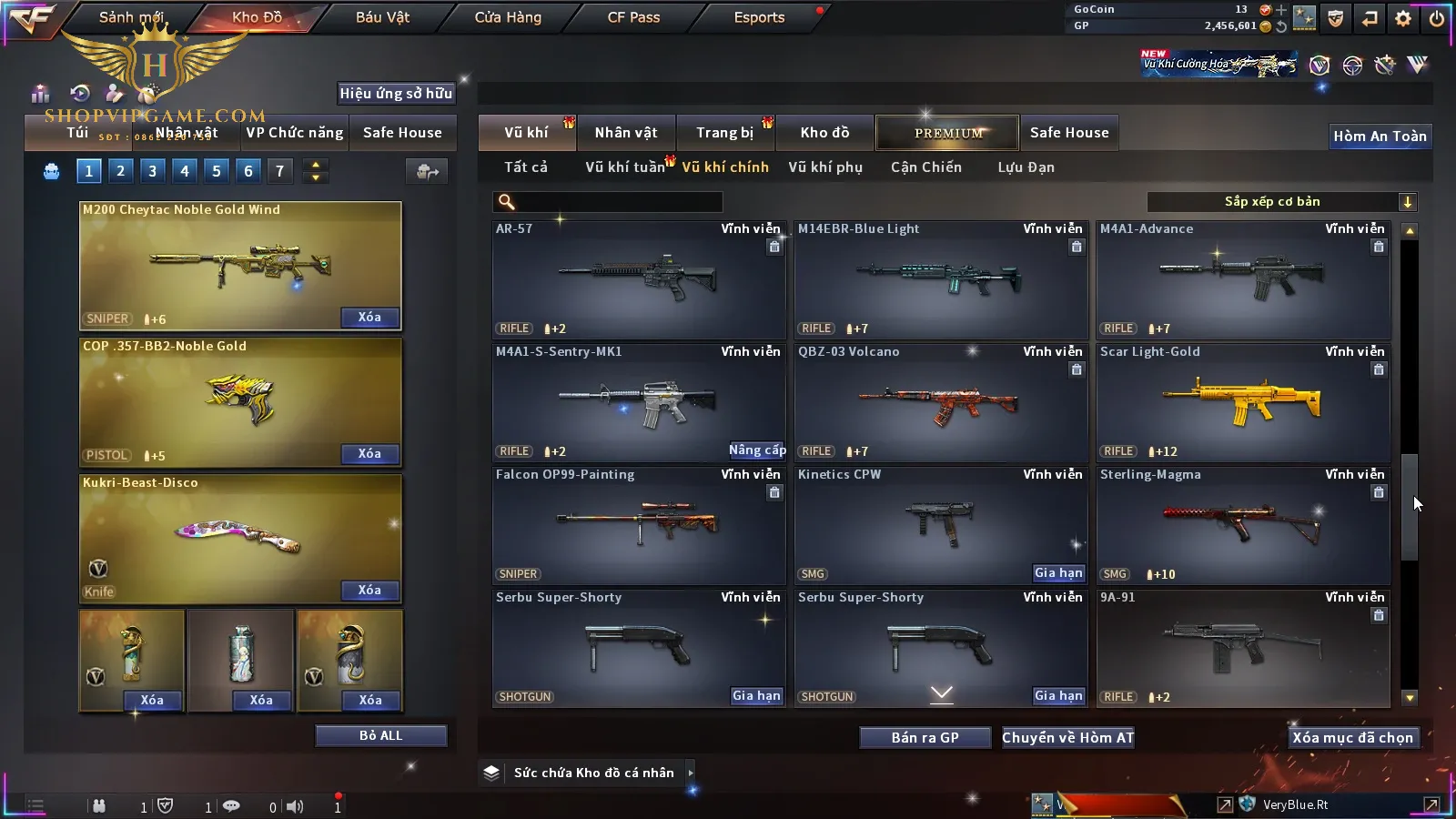Click Xóa mục đã chọn button

point(1352,738)
